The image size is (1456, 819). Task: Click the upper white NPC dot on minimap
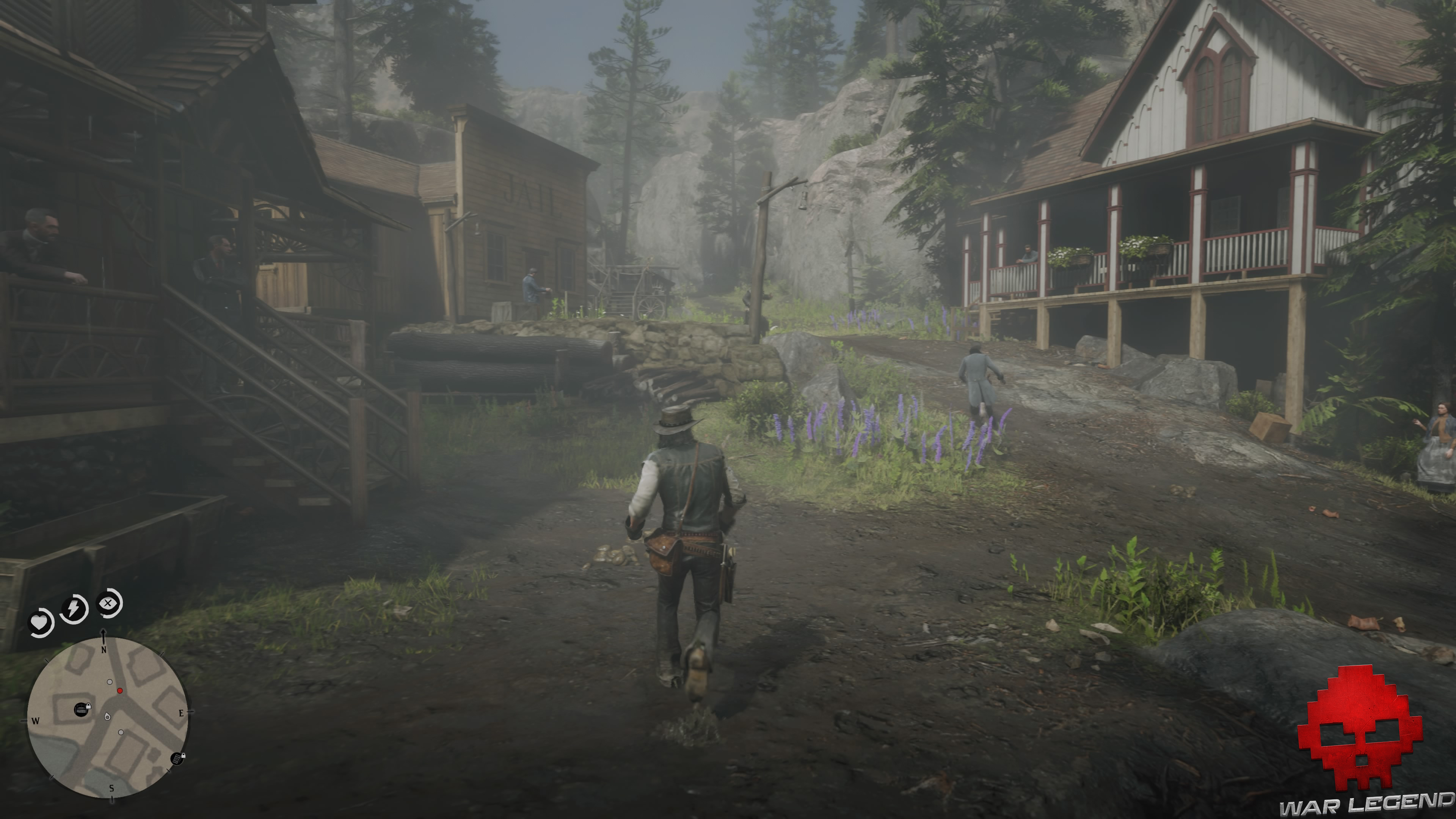point(110,682)
